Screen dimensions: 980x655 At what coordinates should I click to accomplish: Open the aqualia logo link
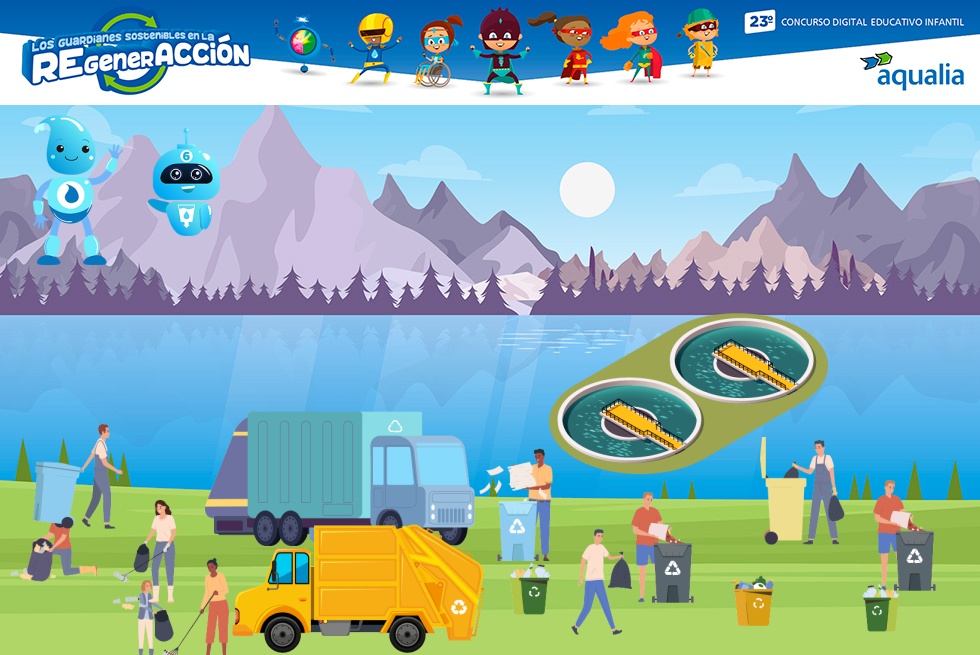(912, 70)
